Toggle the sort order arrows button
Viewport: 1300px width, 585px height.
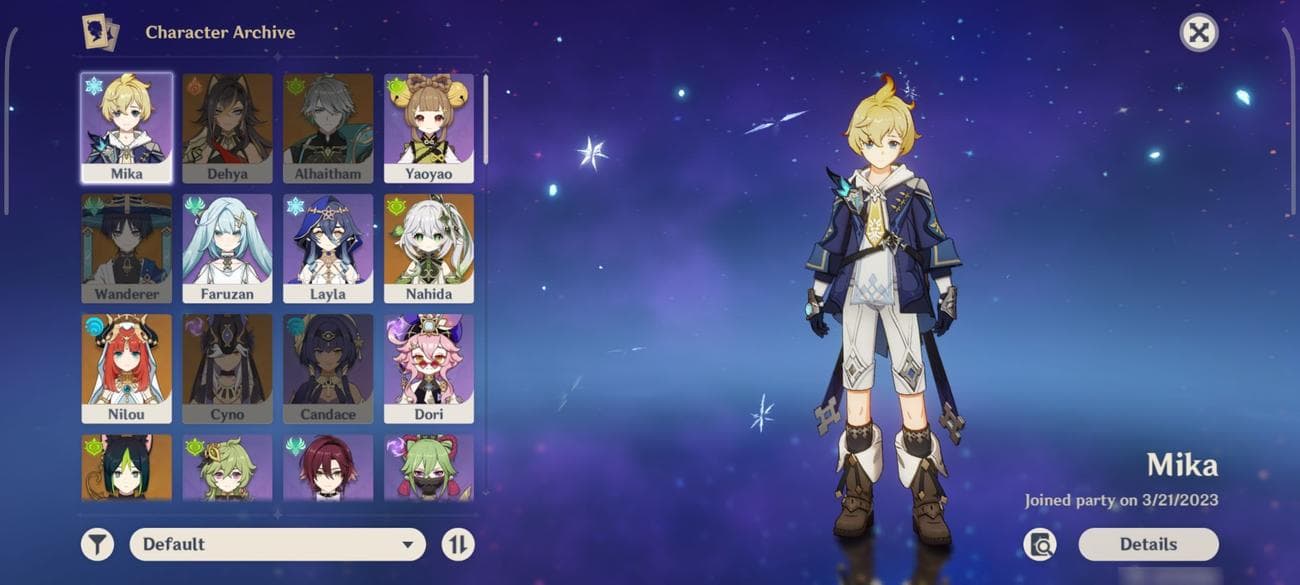[458, 544]
